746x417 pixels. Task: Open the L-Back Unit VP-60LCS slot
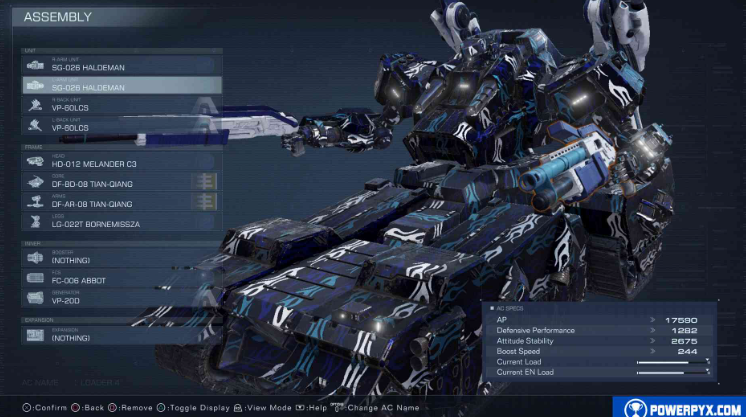pyautogui.click(x=120, y=126)
